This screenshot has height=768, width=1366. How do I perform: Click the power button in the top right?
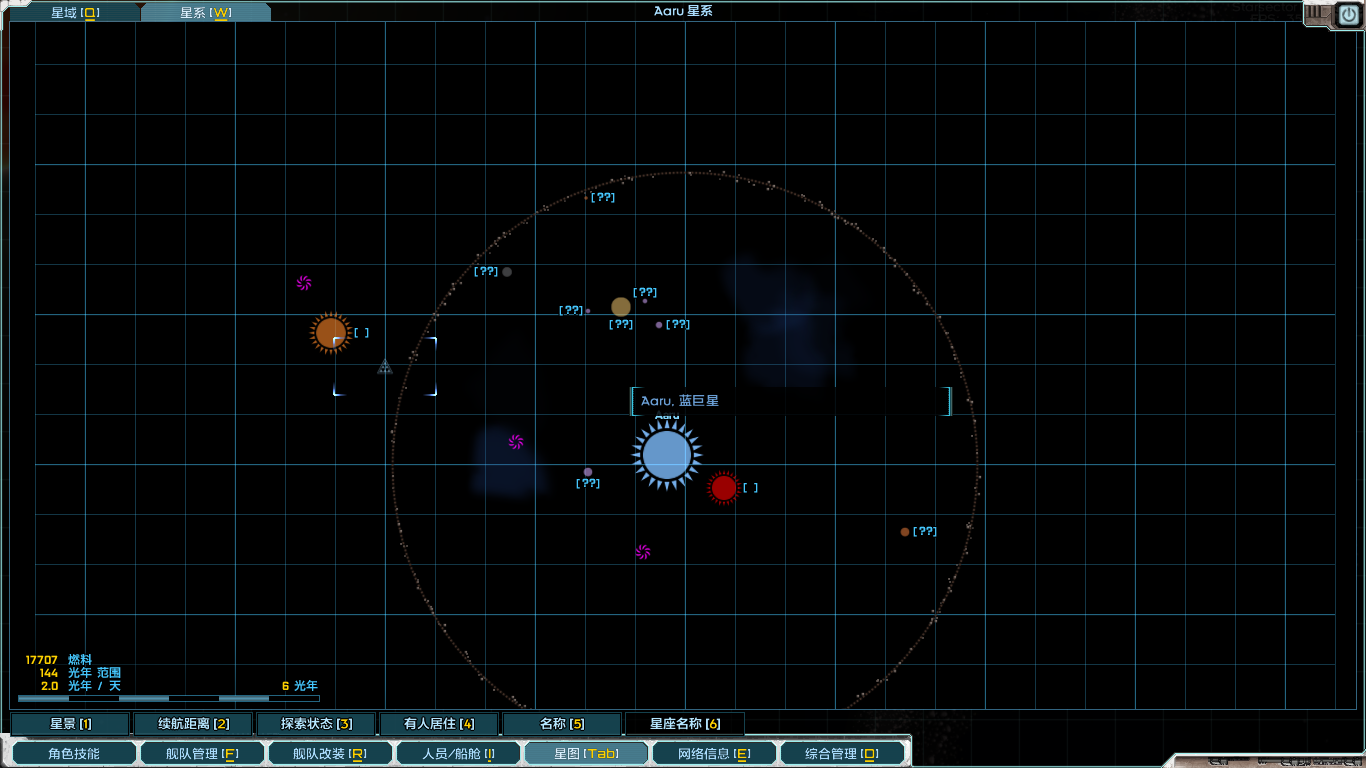point(1348,14)
